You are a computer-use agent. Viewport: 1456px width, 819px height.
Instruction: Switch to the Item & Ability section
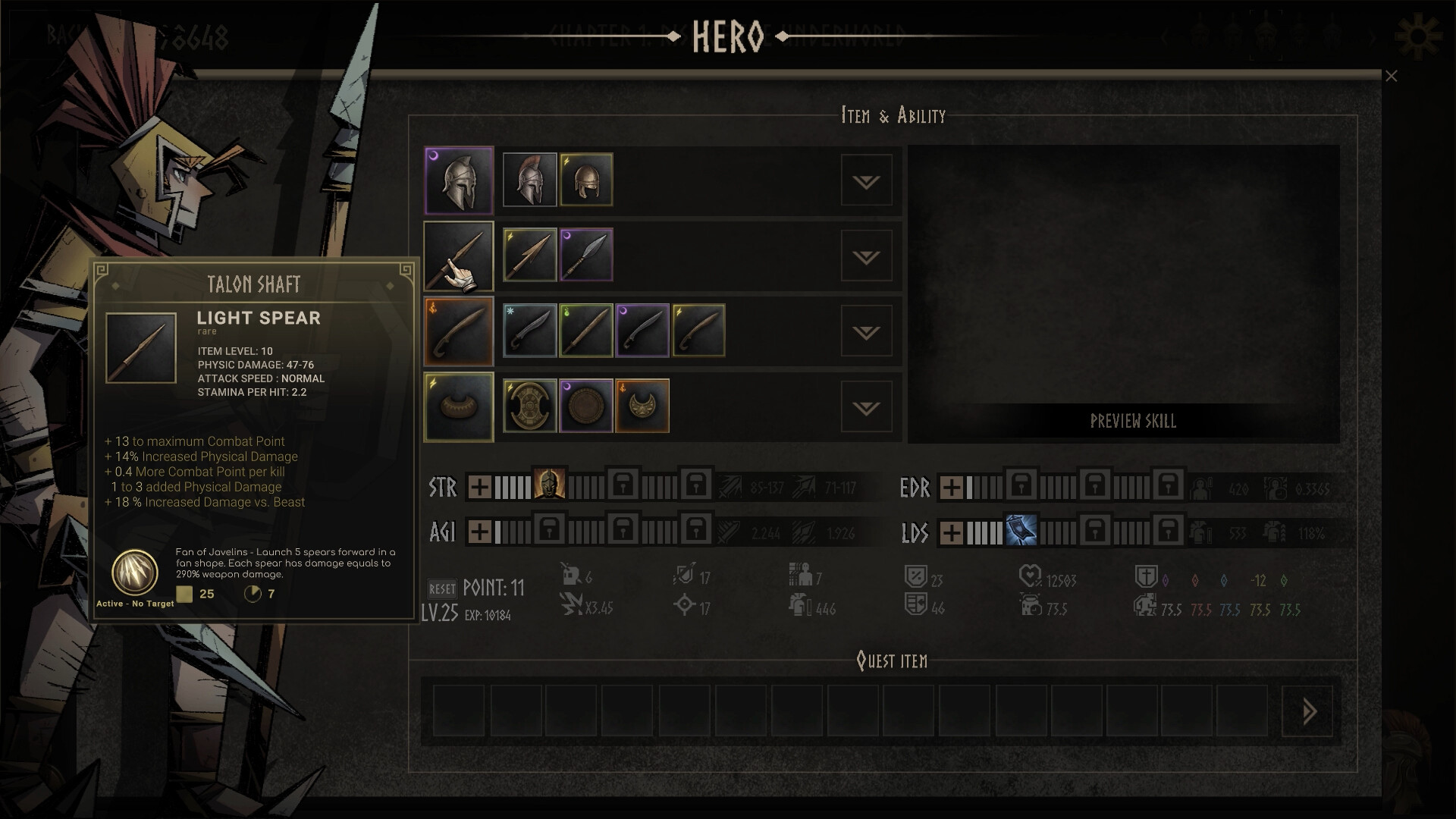[x=892, y=115]
